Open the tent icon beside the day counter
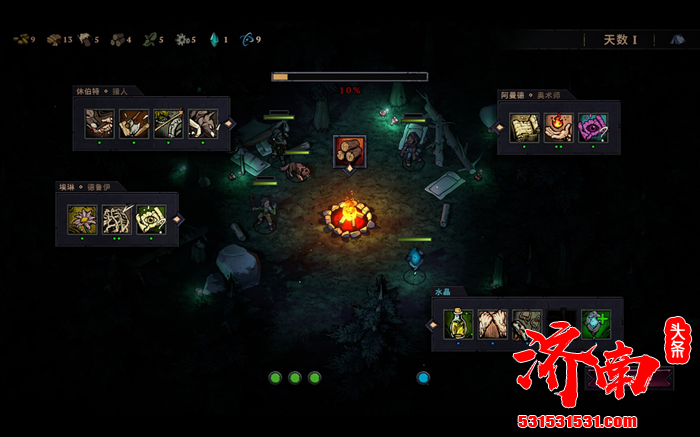This screenshot has width=700, height=437. click(x=677, y=40)
